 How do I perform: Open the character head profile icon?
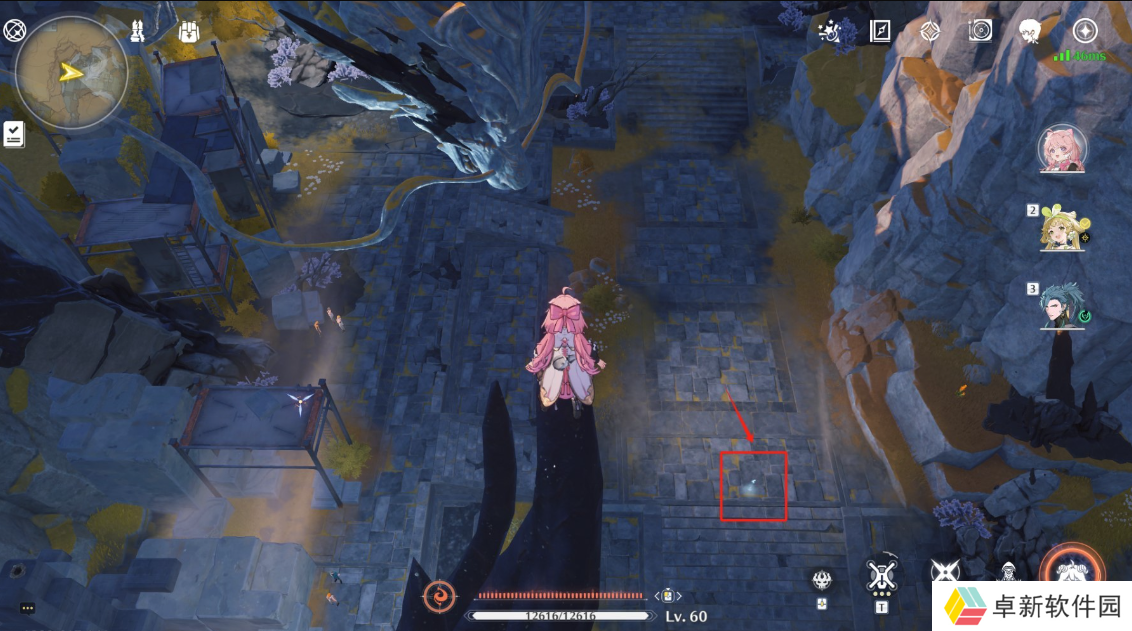[x=1031, y=31]
